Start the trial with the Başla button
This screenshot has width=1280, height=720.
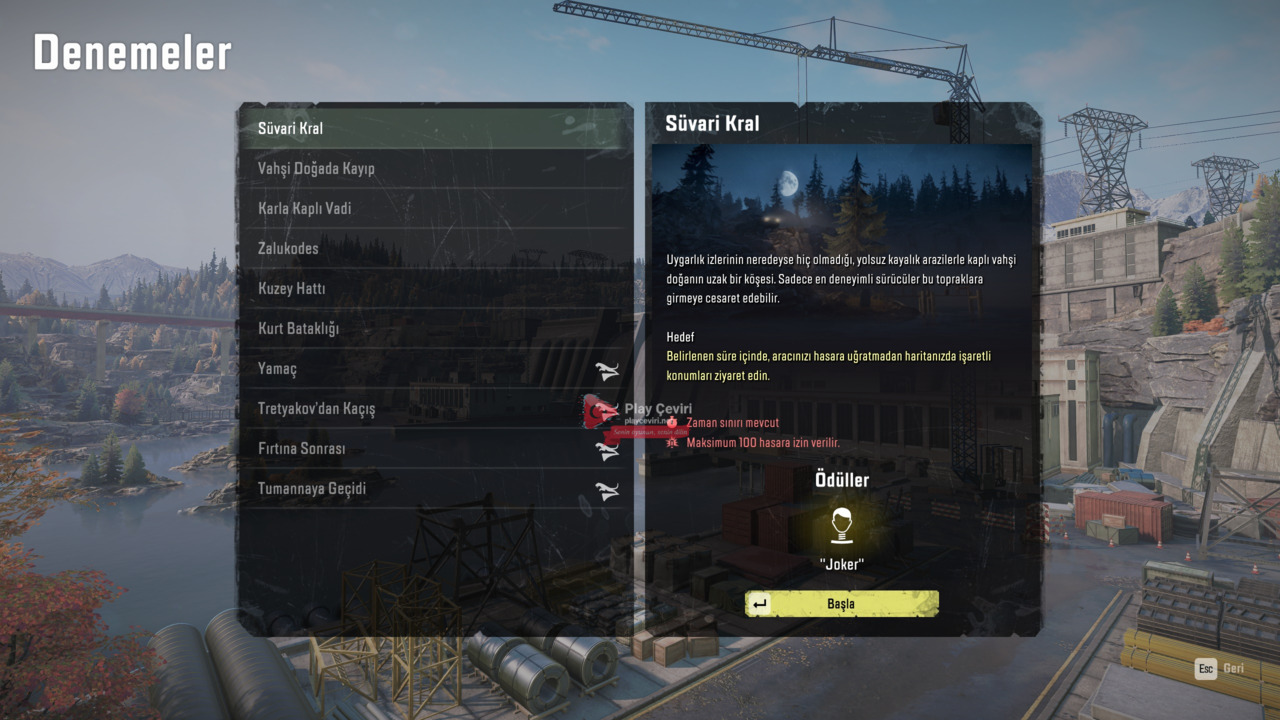point(841,603)
